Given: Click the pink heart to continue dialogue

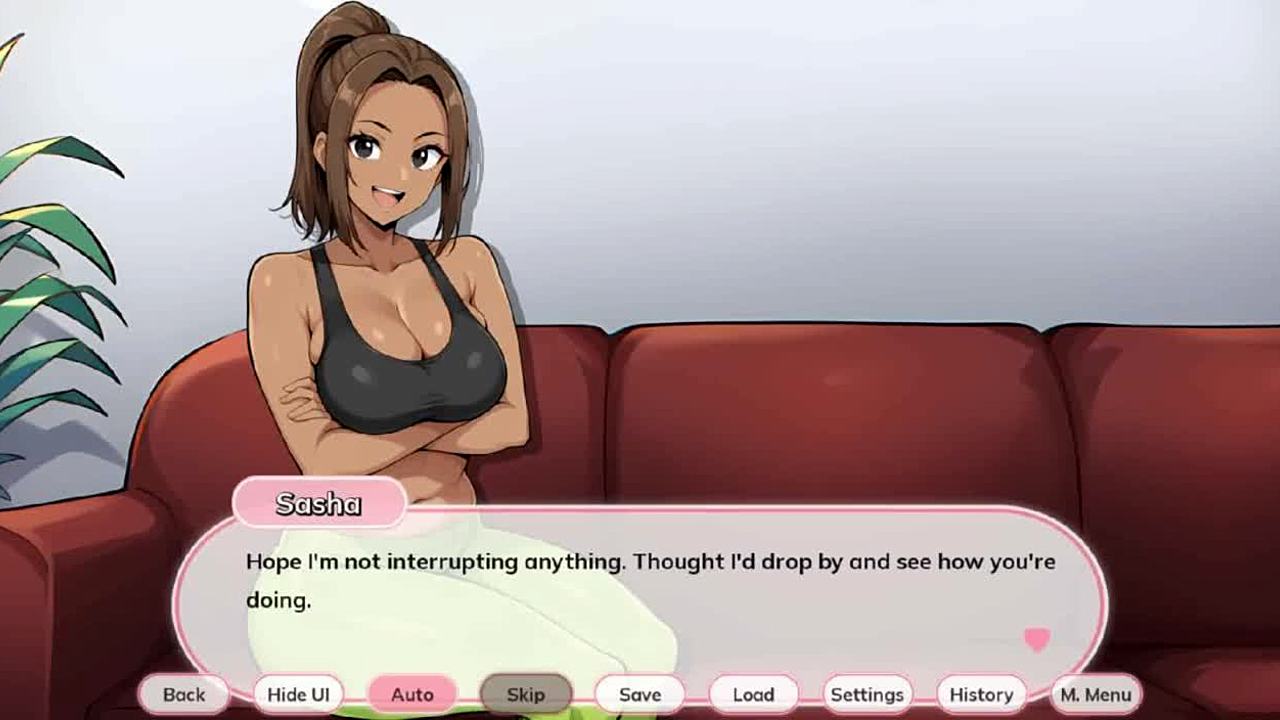Looking at the screenshot, I should click(x=1037, y=640).
